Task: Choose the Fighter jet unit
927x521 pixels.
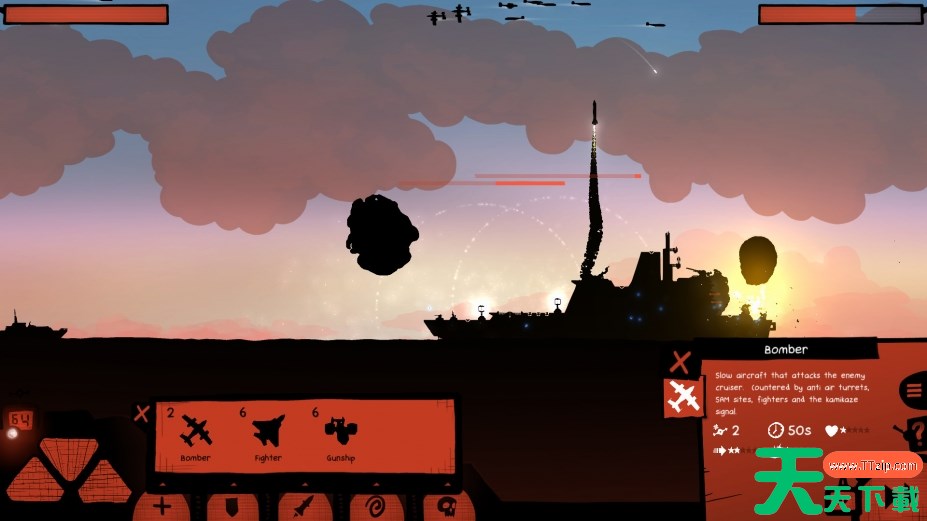Action: pos(268,433)
